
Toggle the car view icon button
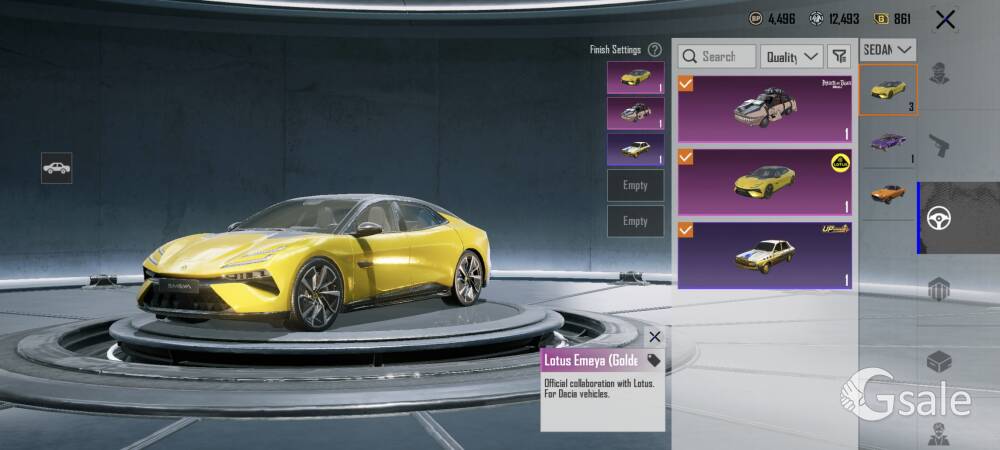click(x=56, y=168)
